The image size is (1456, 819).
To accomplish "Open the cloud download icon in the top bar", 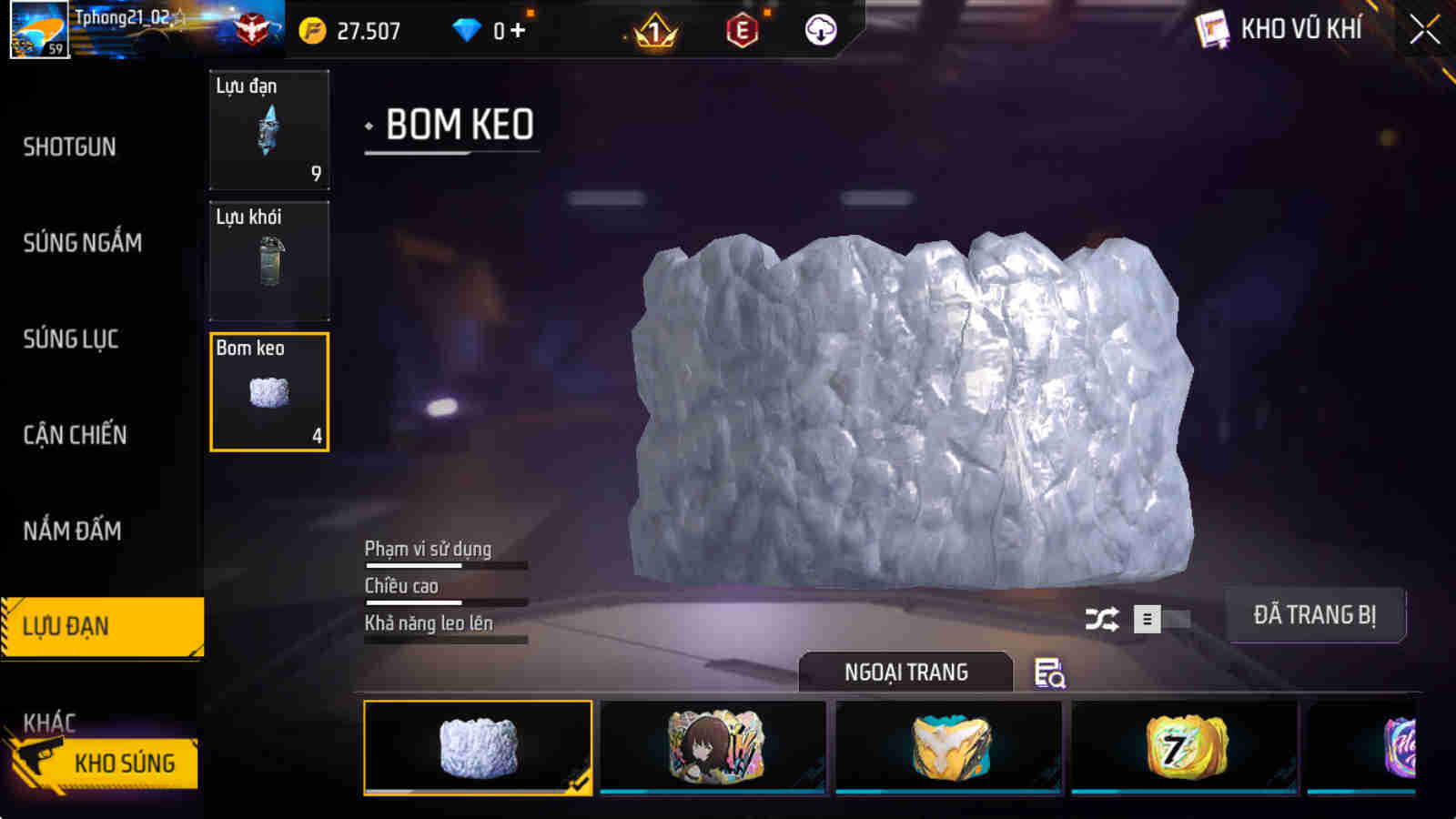I will point(818,29).
